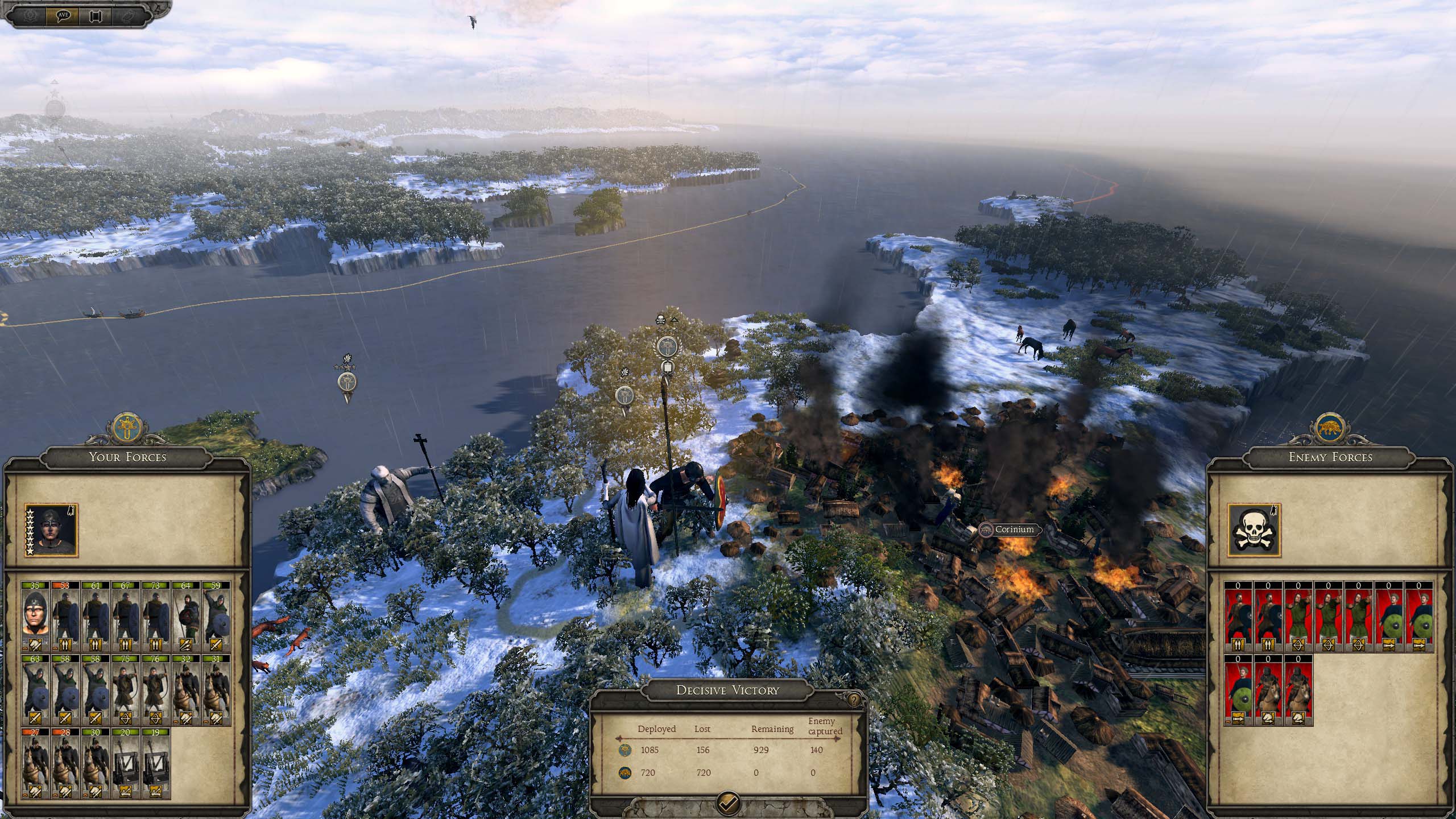Open the scroll icon in the top toolbar
This screenshot has height=819, width=1456.
point(95,15)
